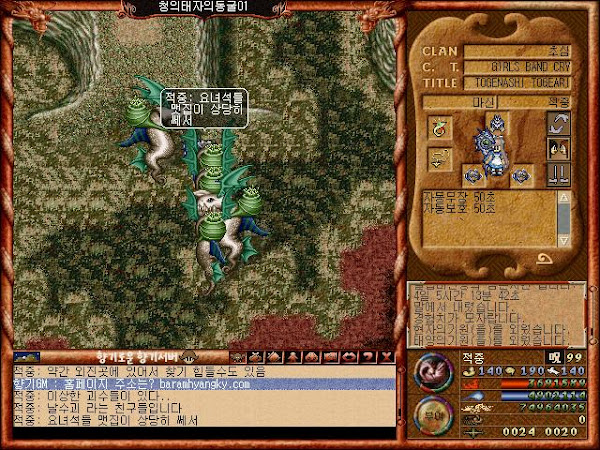
Task: Select the boots equipment button
Action: click(559, 173)
